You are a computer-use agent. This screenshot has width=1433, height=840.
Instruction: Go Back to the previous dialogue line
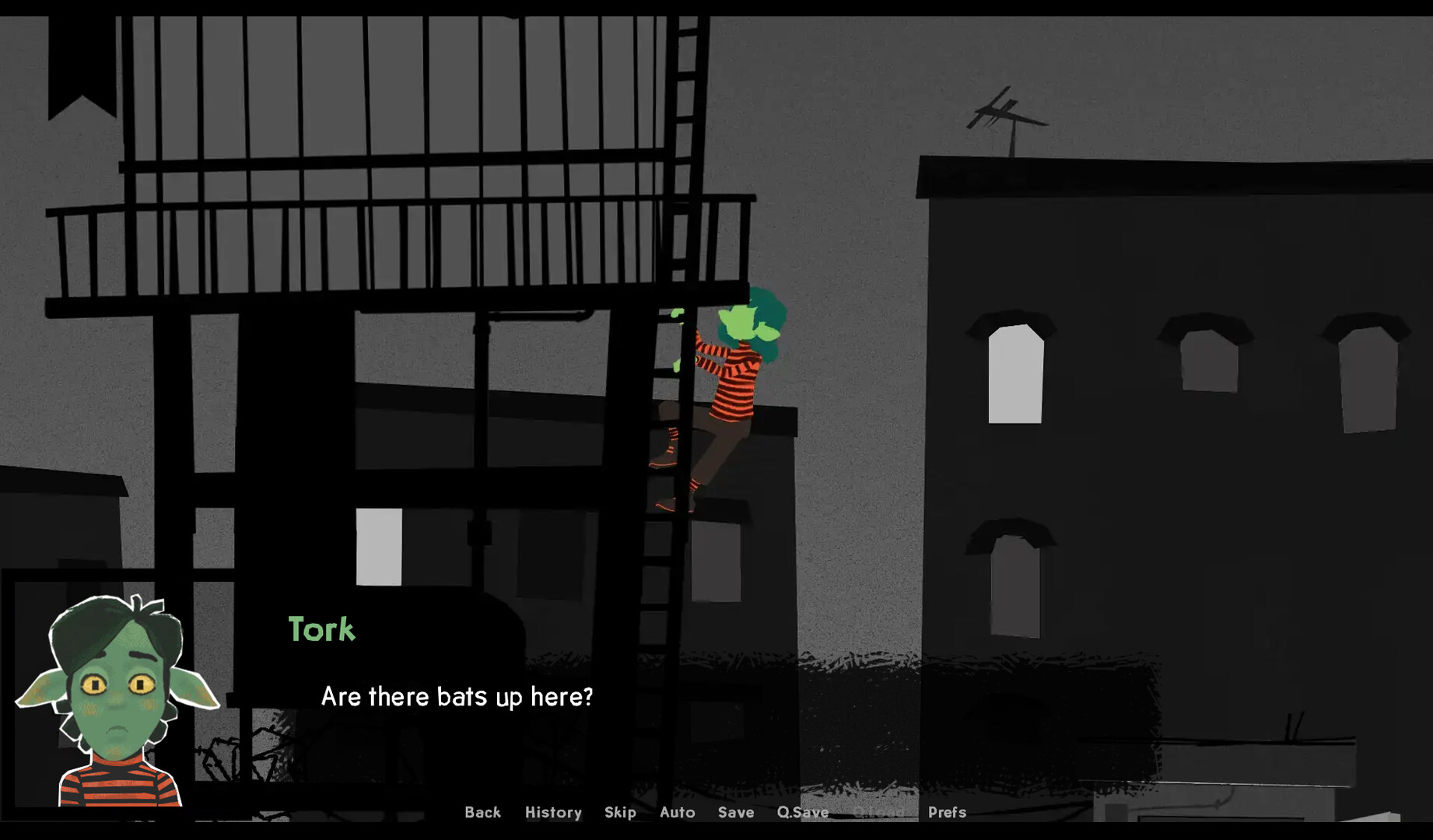pos(483,812)
